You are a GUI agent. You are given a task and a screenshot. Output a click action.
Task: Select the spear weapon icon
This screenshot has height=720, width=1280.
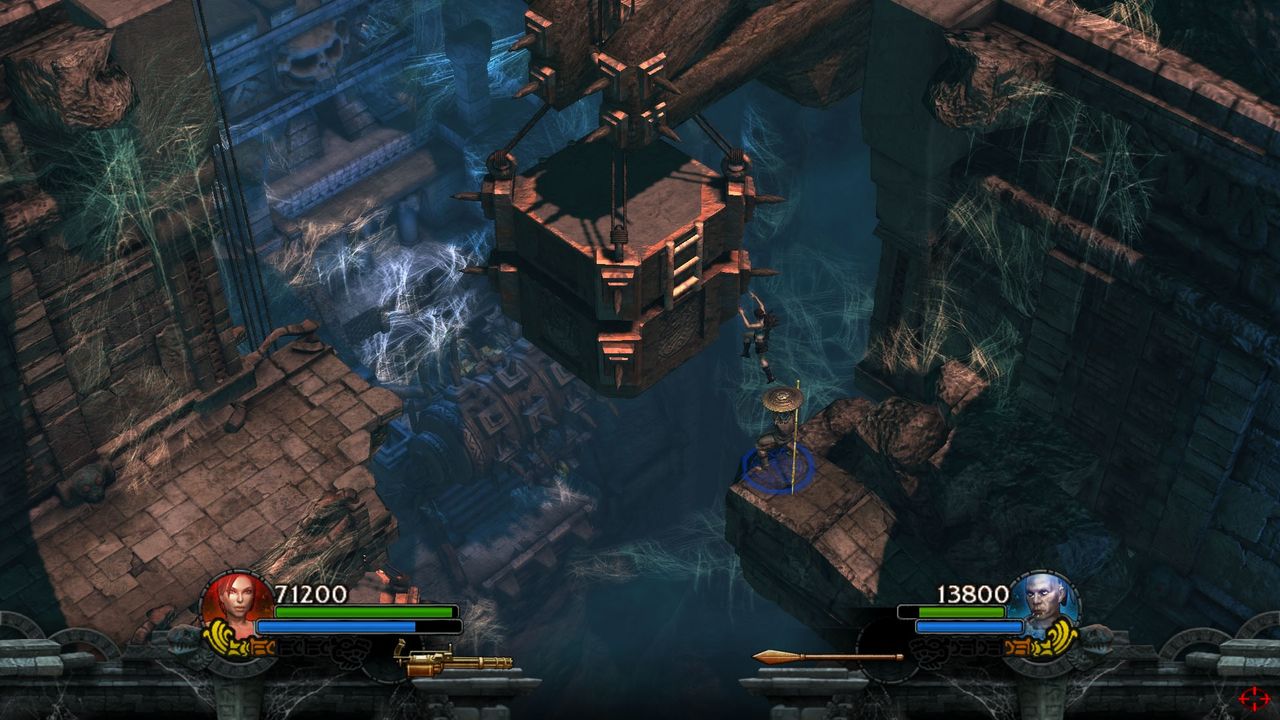click(826, 657)
